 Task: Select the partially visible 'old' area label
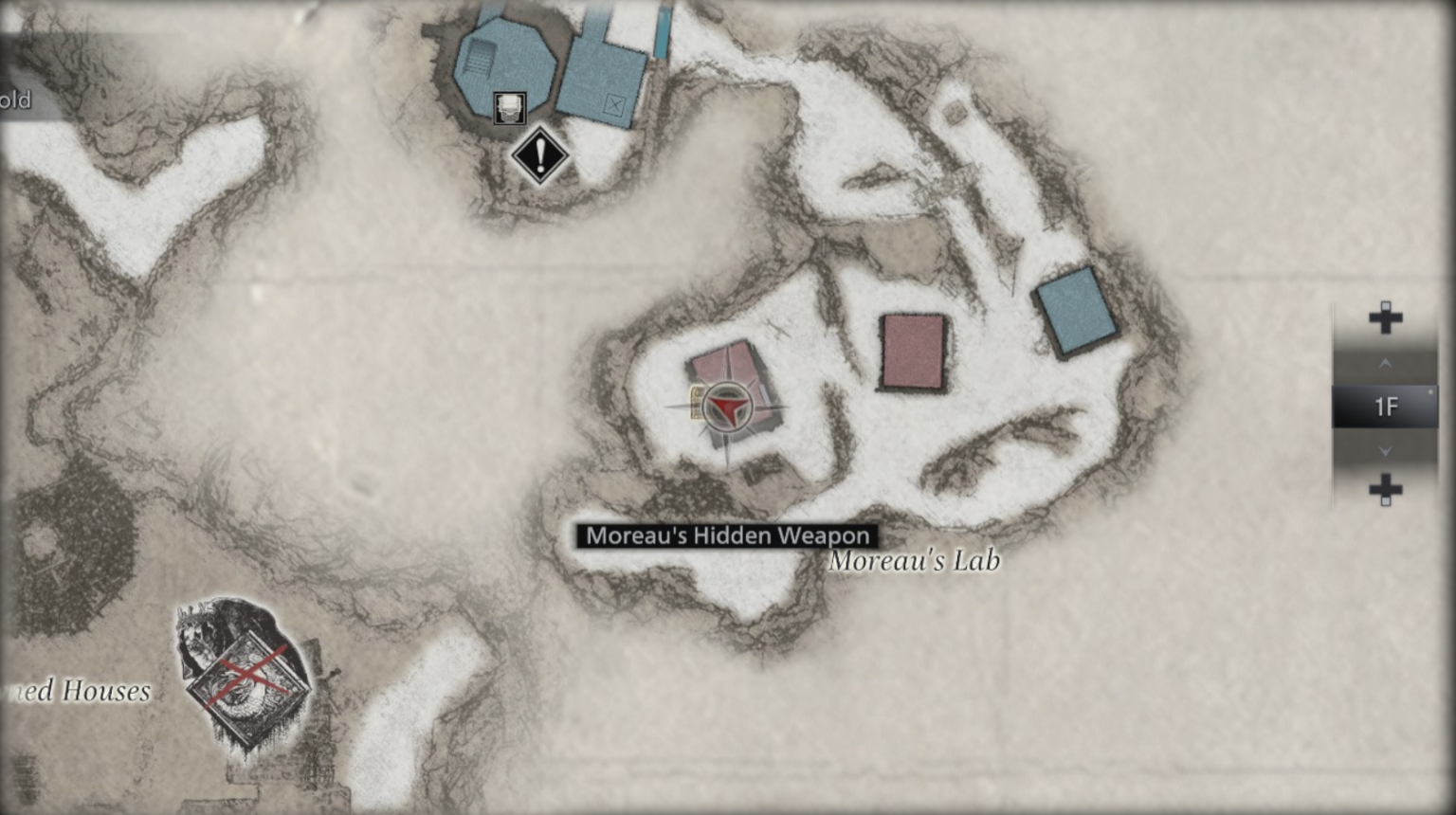pyautogui.click(x=16, y=99)
